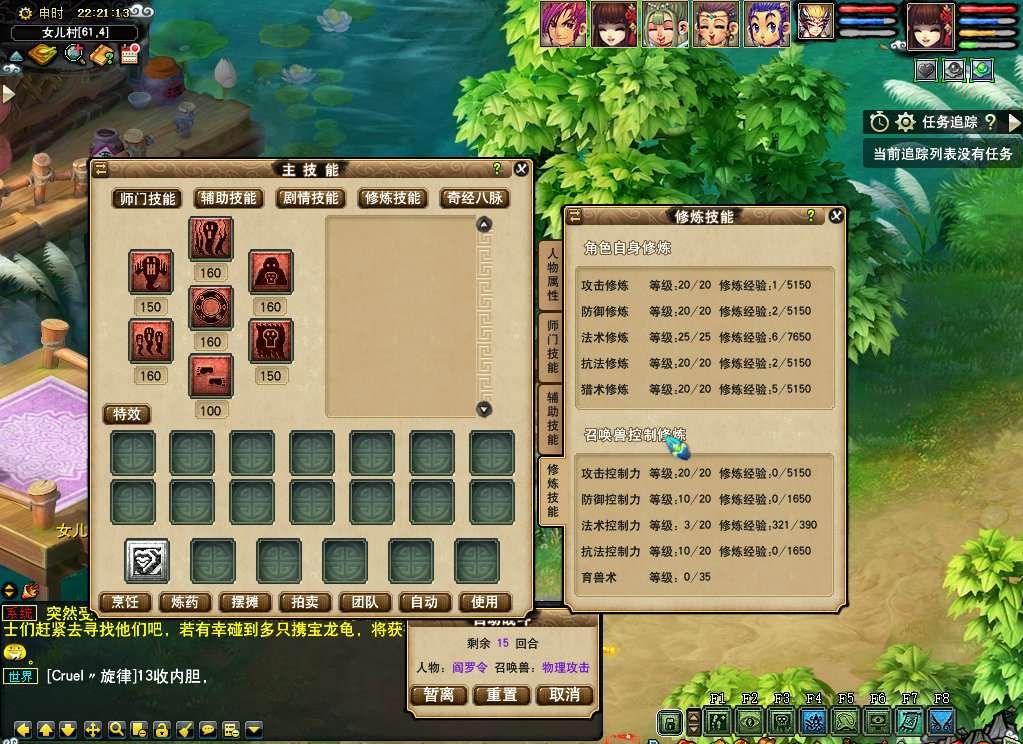Close the 主技能 window
Image resolution: width=1023 pixels, height=744 pixels.
click(523, 169)
